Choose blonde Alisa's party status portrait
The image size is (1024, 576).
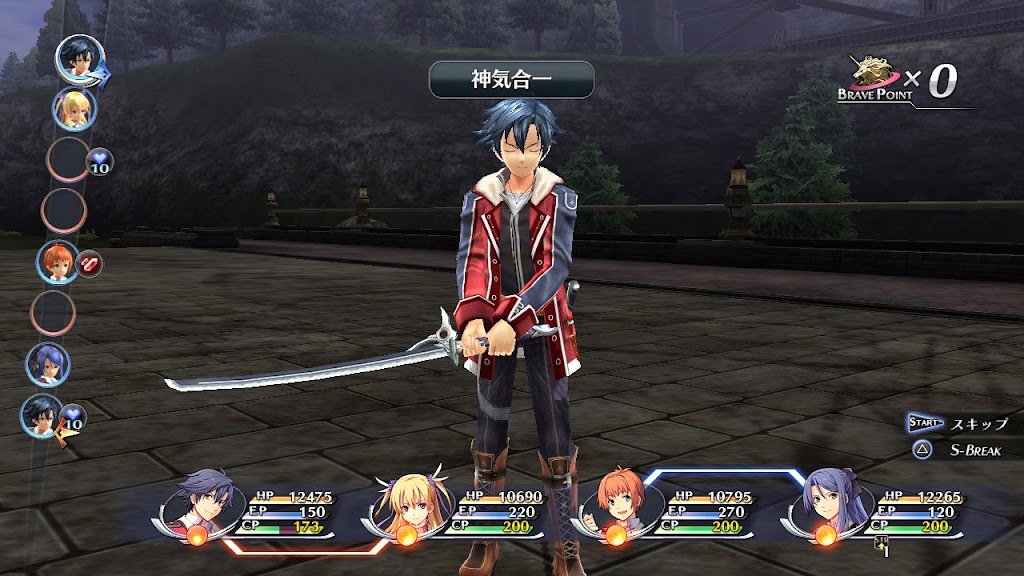coord(409,502)
